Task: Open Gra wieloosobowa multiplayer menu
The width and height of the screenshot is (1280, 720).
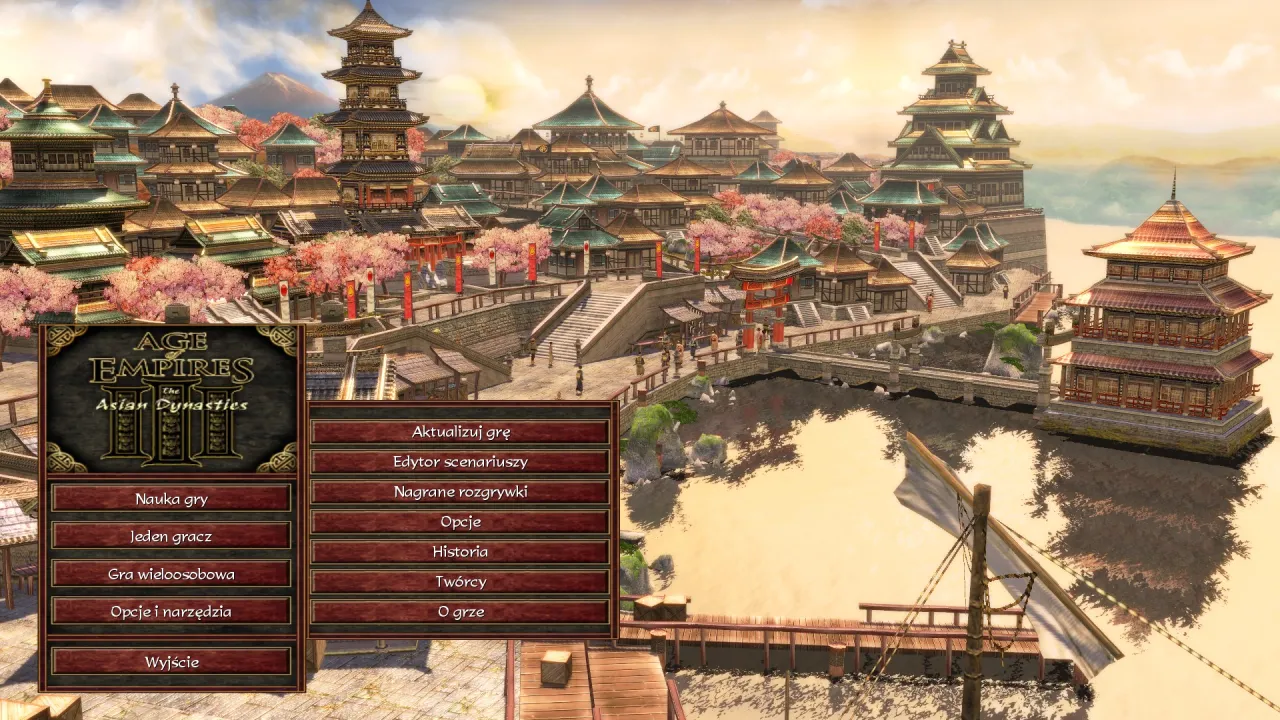Action: click(x=171, y=575)
